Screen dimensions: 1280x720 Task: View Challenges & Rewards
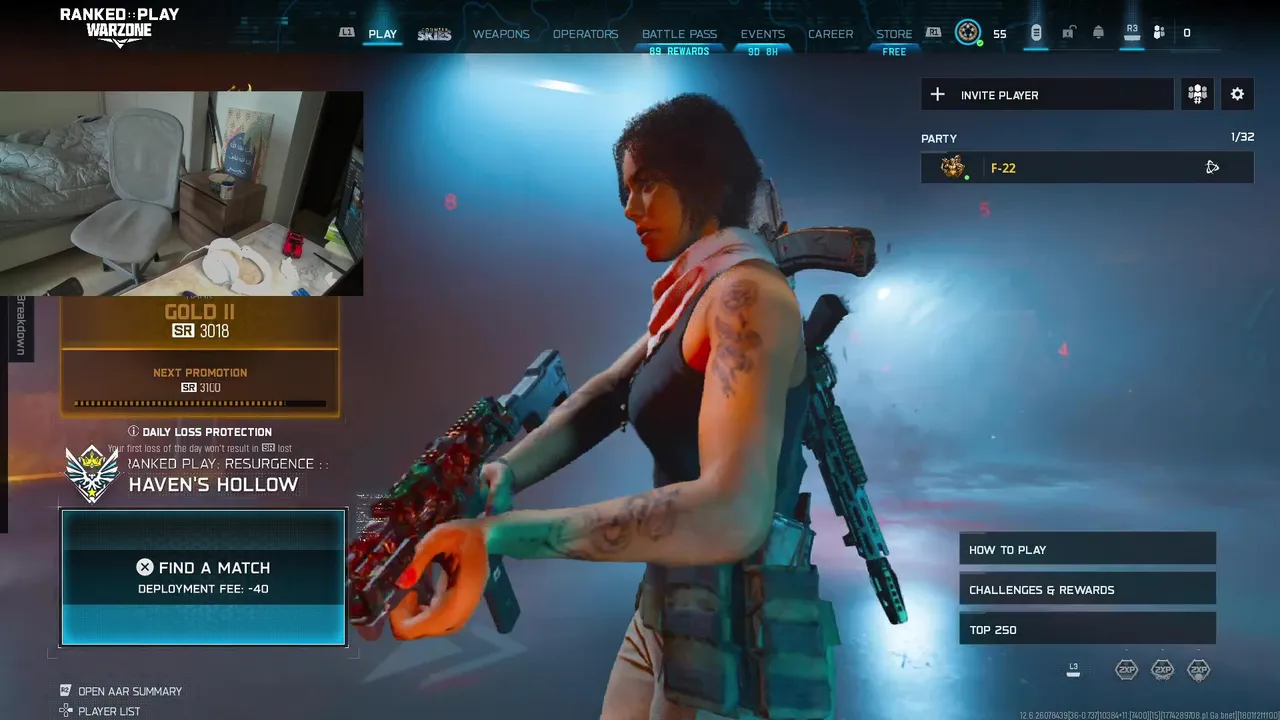click(x=1087, y=590)
